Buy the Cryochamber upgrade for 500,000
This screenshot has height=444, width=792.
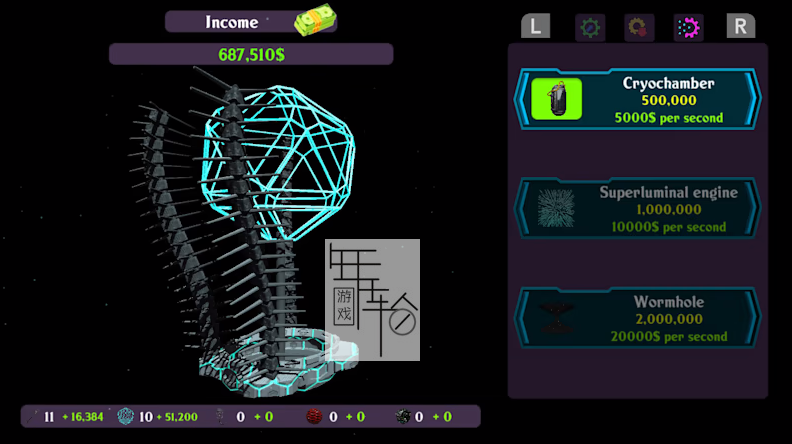tap(637, 100)
